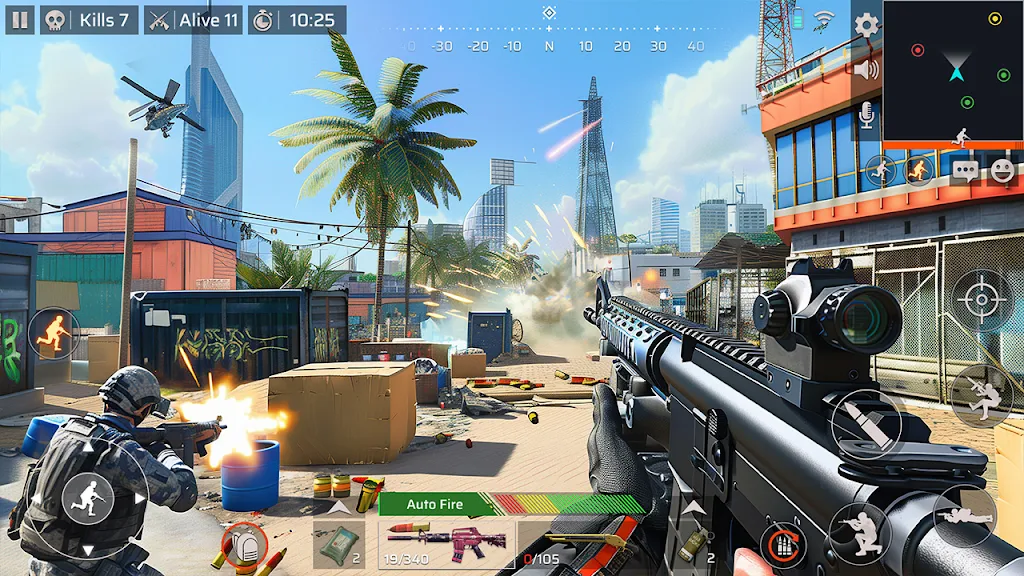1024x576 pixels.
Task: Reload using the circular ammo magazine button
Action: tap(782, 547)
